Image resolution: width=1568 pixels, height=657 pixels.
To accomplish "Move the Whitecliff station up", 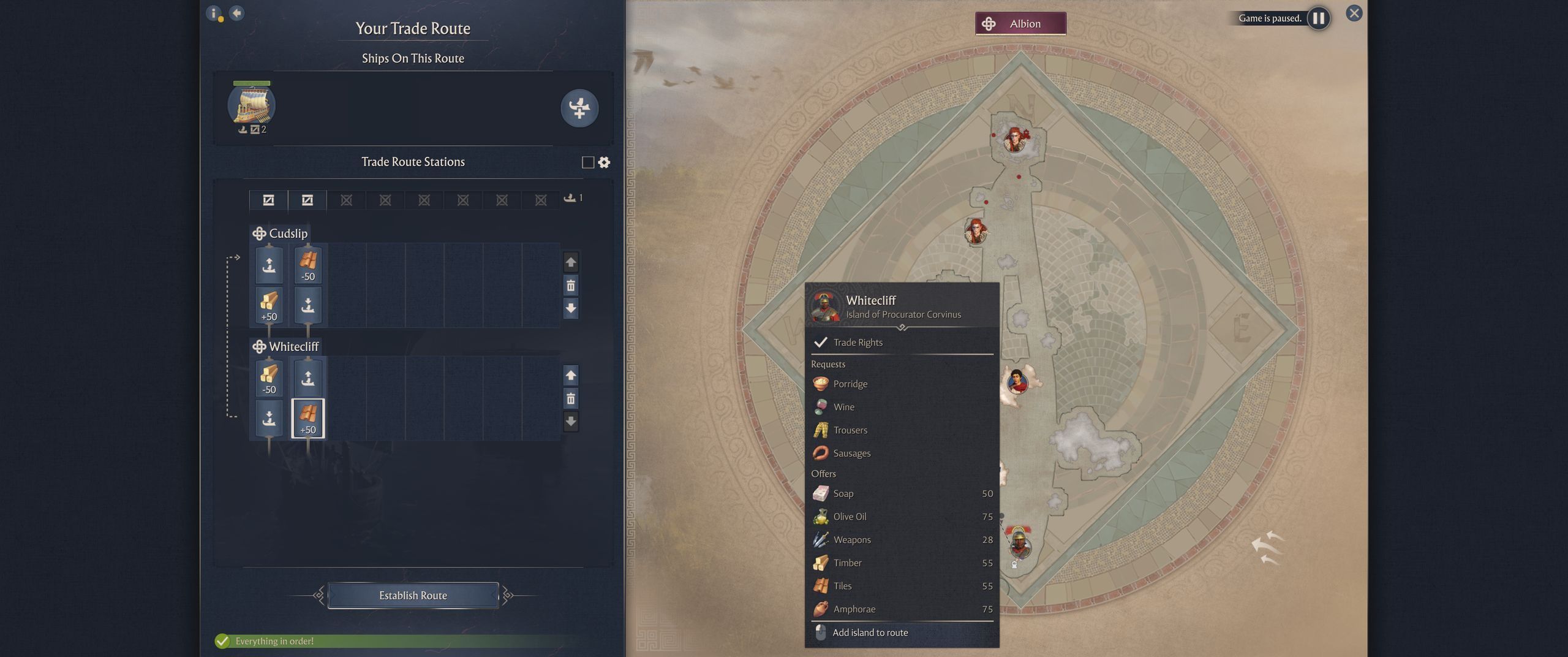I will coord(570,375).
